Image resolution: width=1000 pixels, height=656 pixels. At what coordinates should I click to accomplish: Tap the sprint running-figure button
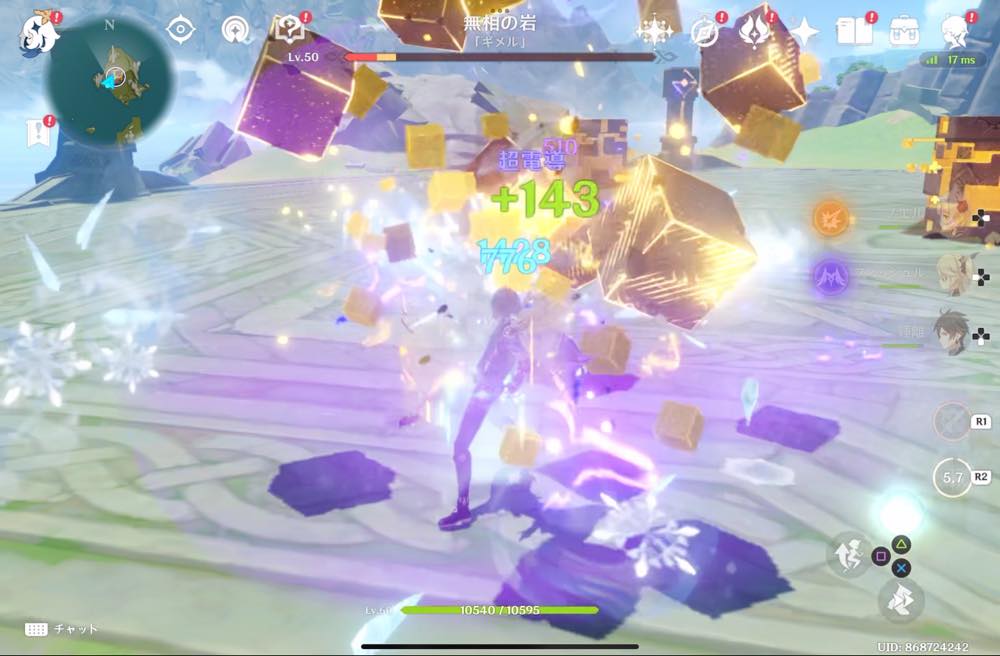pos(846,552)
